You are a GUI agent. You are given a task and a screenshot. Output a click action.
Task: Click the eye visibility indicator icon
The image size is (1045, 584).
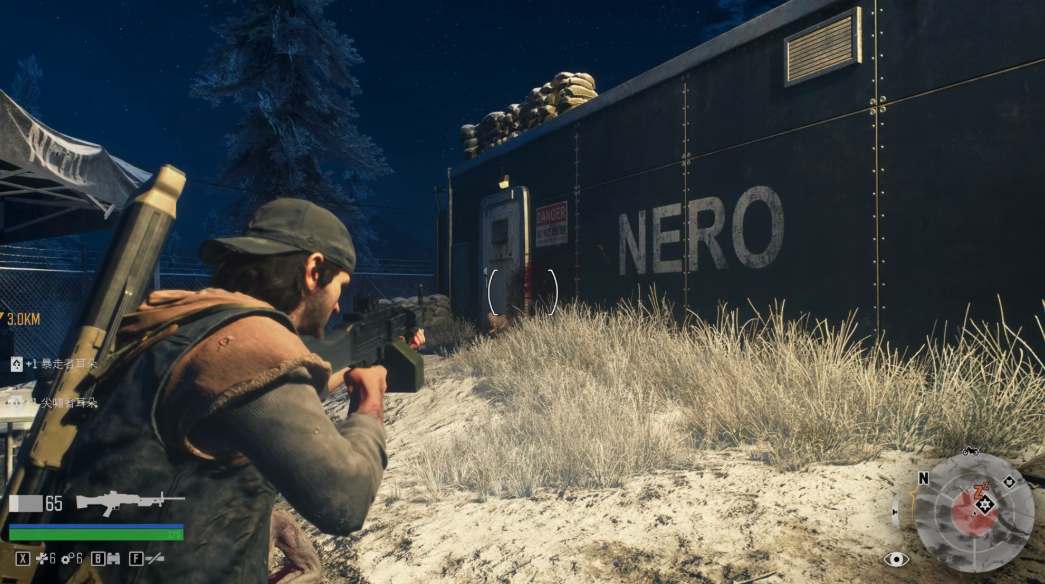click(896, 559)
